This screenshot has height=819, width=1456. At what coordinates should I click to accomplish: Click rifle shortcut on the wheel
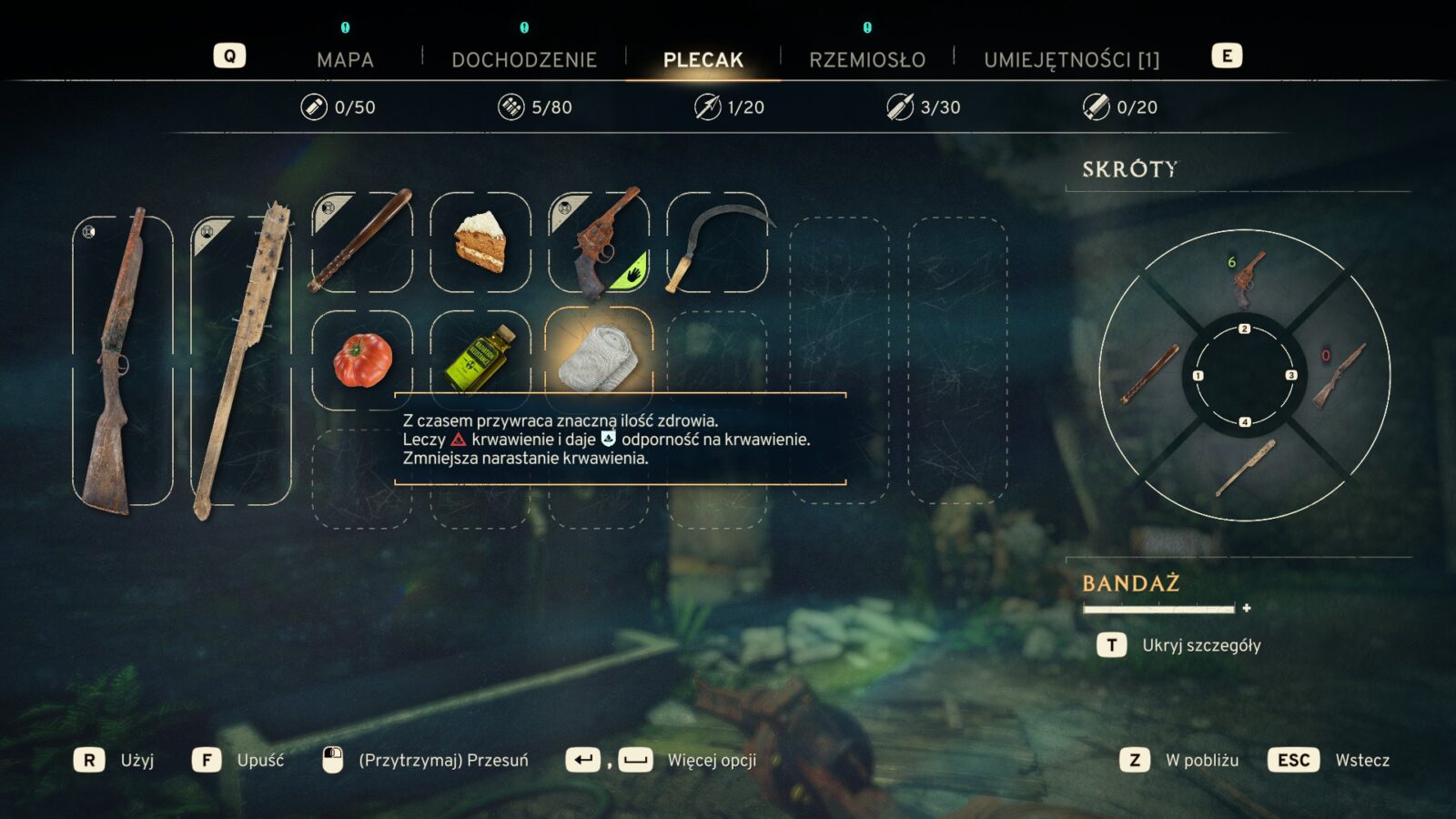[x=1340, y=374]
